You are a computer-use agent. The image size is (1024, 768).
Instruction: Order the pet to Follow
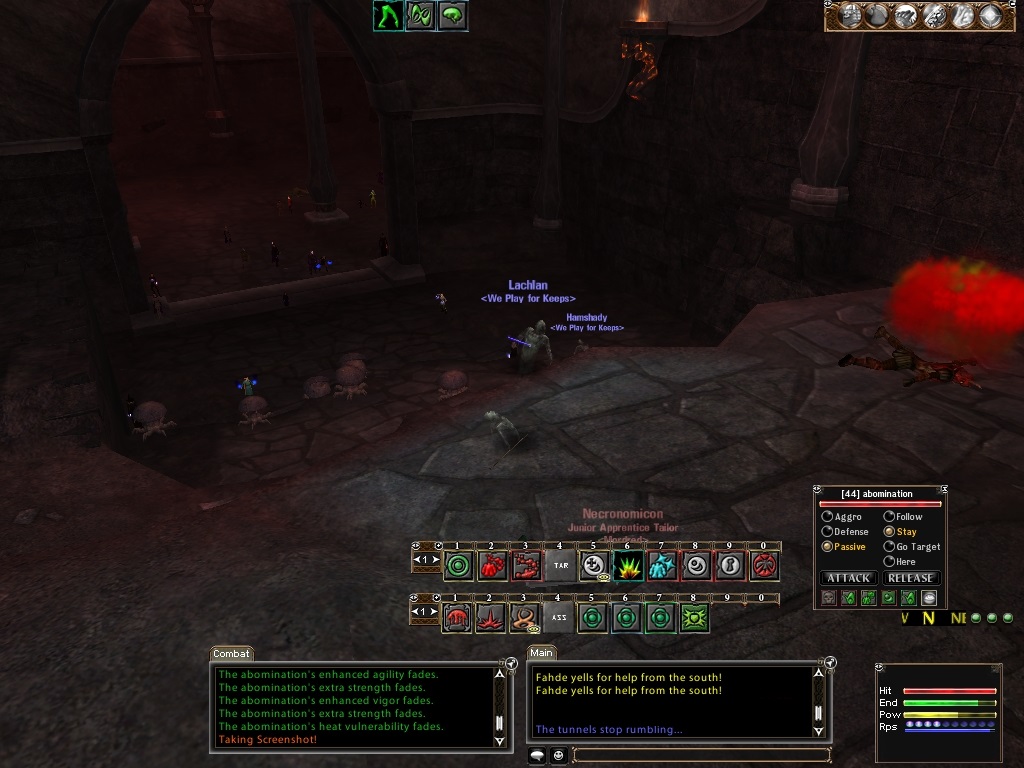click(889, 517)
